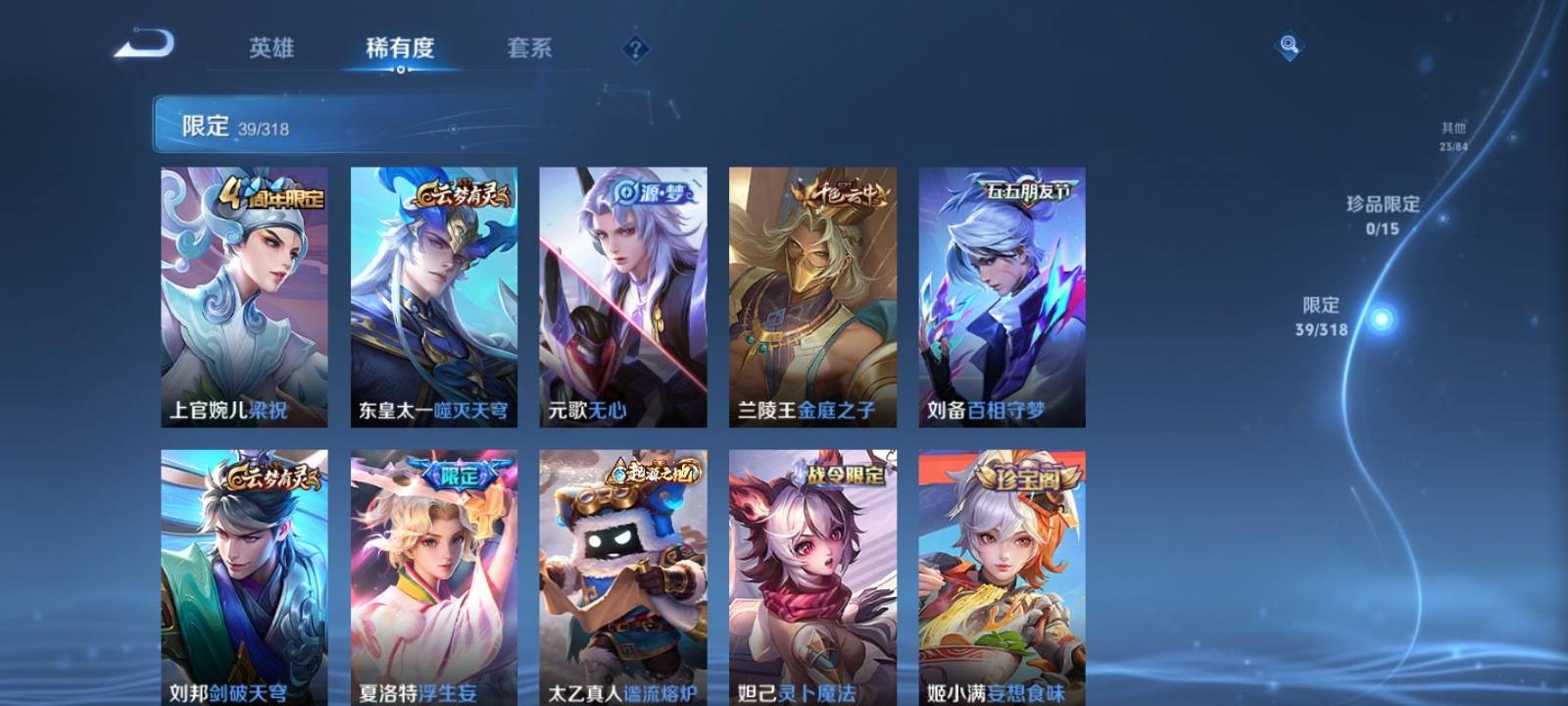
Task: Open the 套系 tab
Action: click(529, 48)
